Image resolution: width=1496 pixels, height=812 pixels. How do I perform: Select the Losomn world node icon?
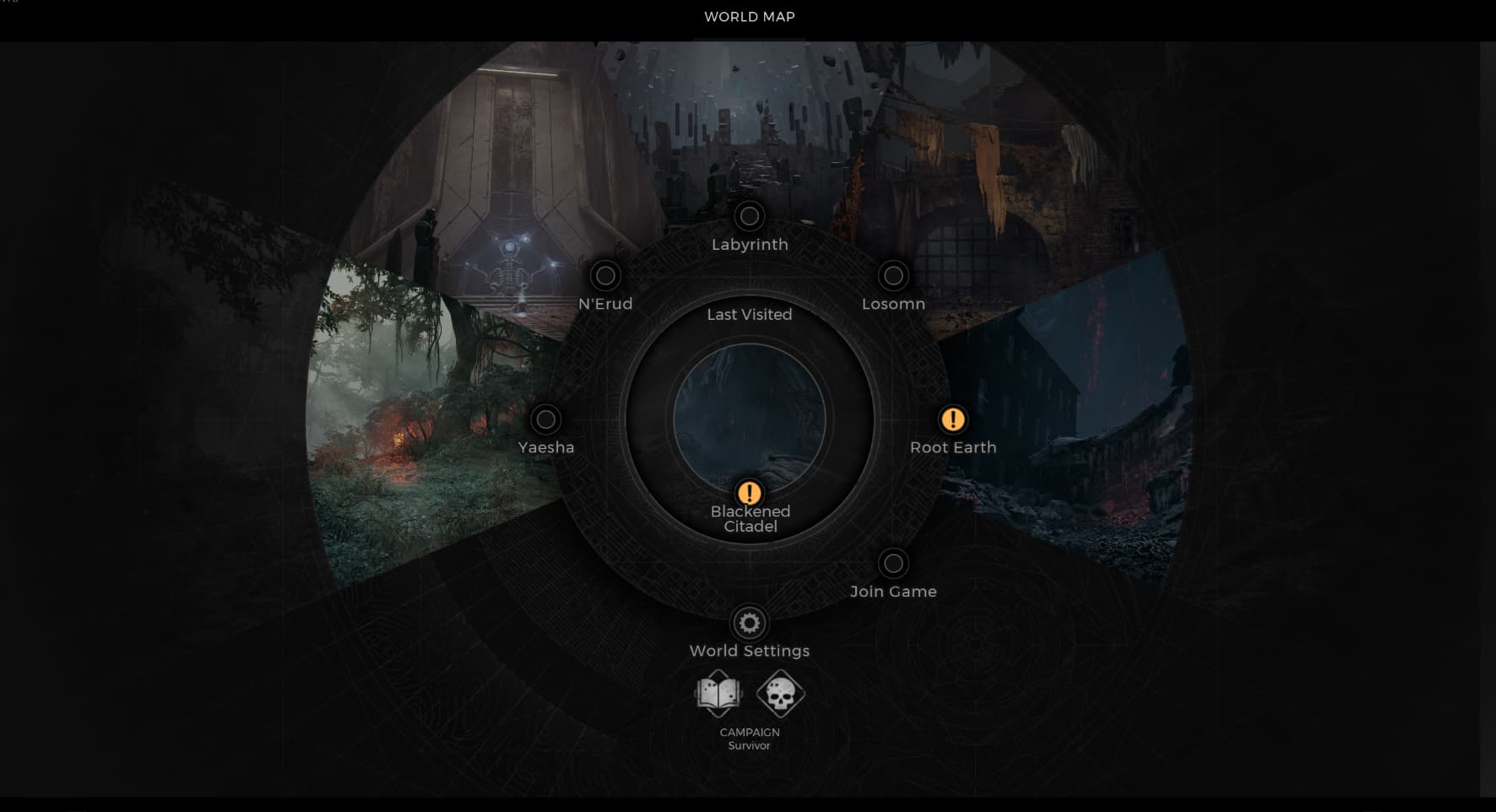[893, 276]
